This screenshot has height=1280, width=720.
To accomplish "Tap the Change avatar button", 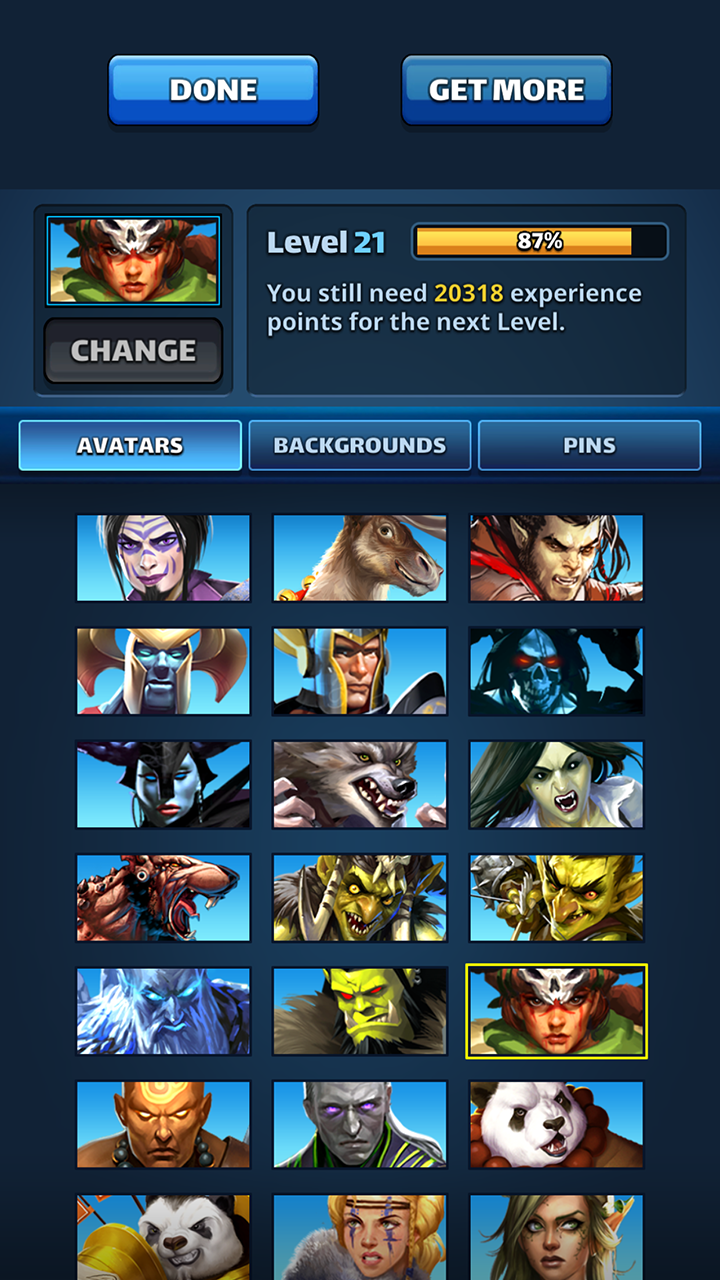I will 133,351.
